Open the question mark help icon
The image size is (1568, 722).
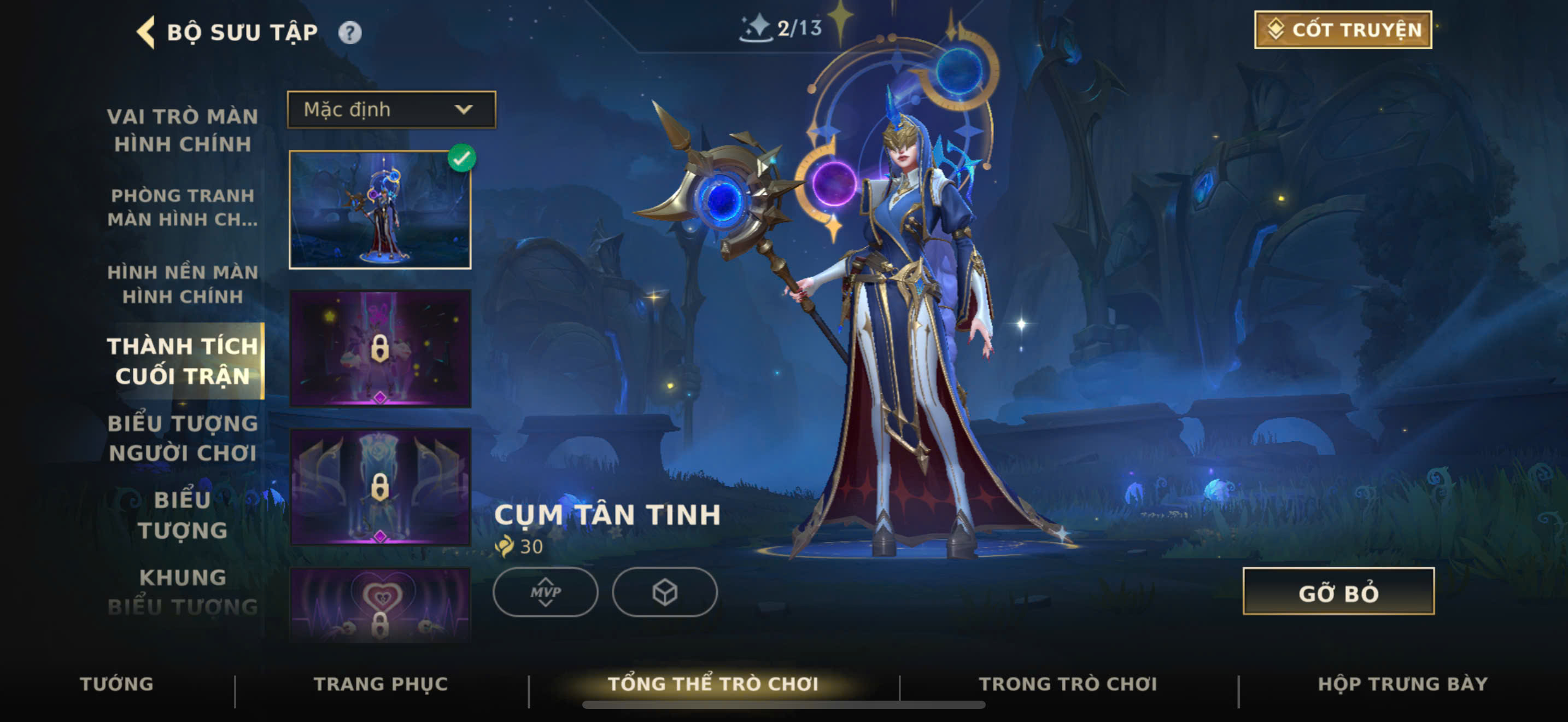coord(349,32)
